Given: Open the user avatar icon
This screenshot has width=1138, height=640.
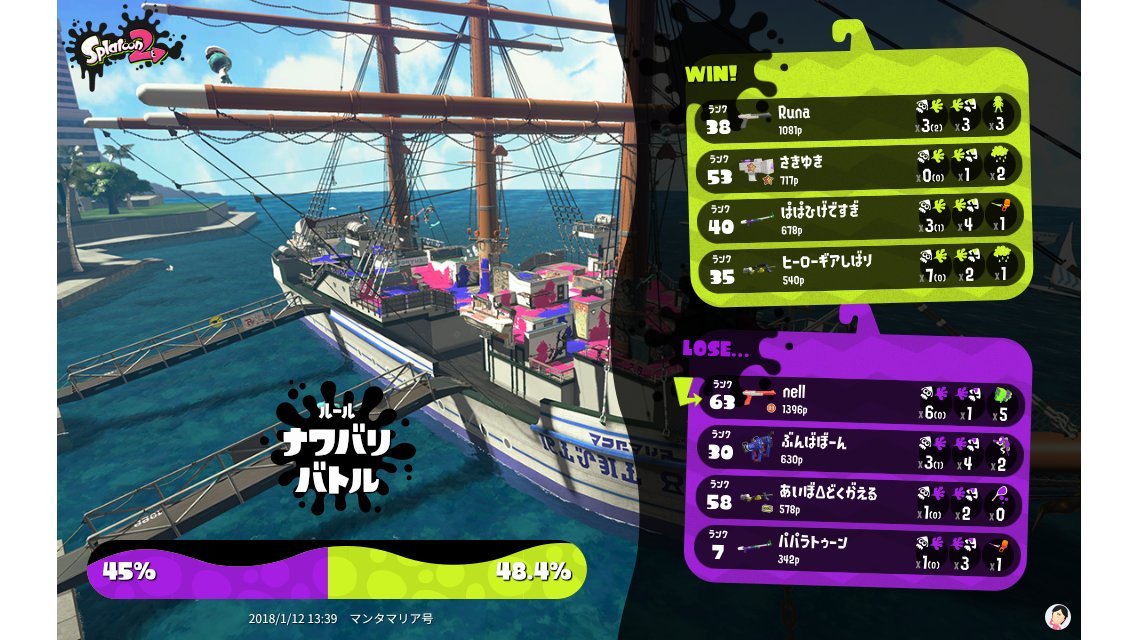Looking at the screenshot, I should (1057, 616).
